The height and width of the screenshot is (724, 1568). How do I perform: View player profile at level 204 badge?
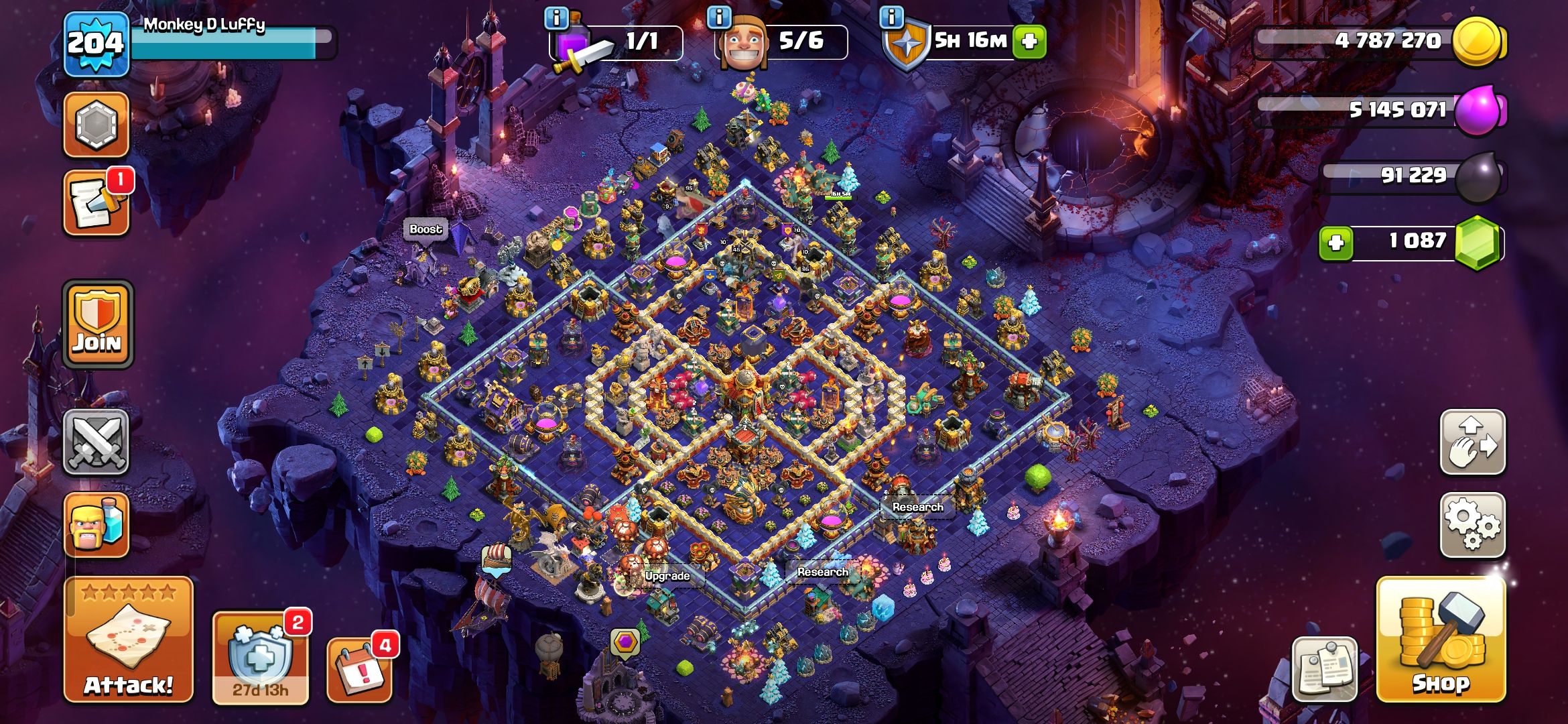tap(96, 44)
